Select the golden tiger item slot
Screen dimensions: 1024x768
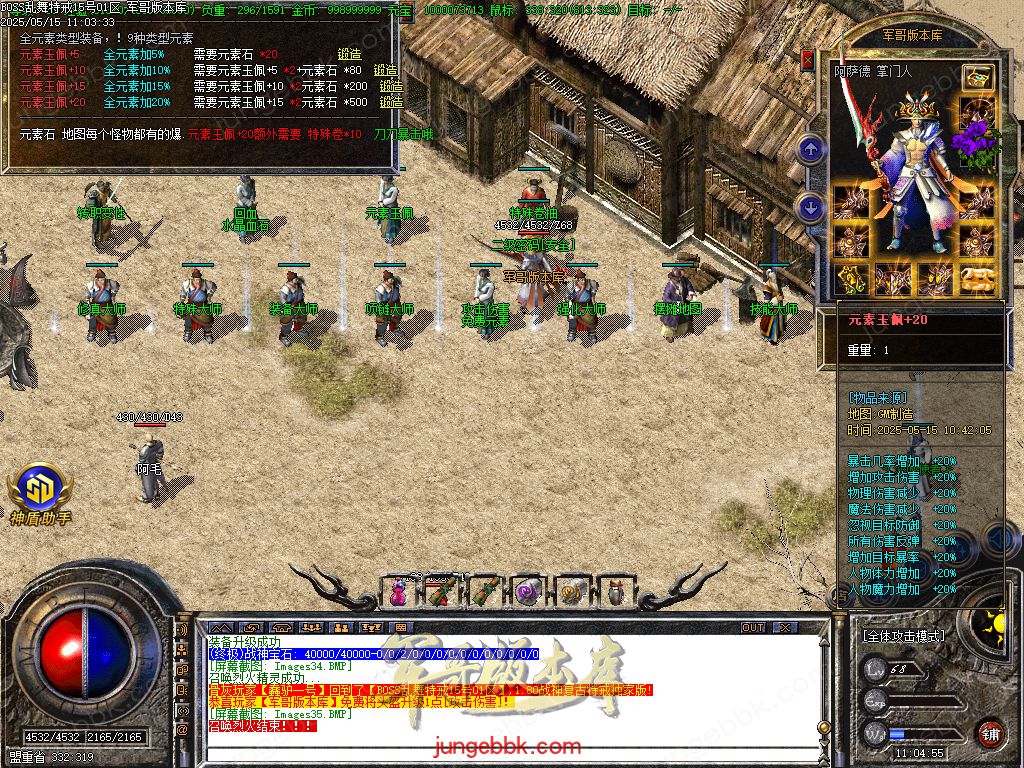click(977, 280)
